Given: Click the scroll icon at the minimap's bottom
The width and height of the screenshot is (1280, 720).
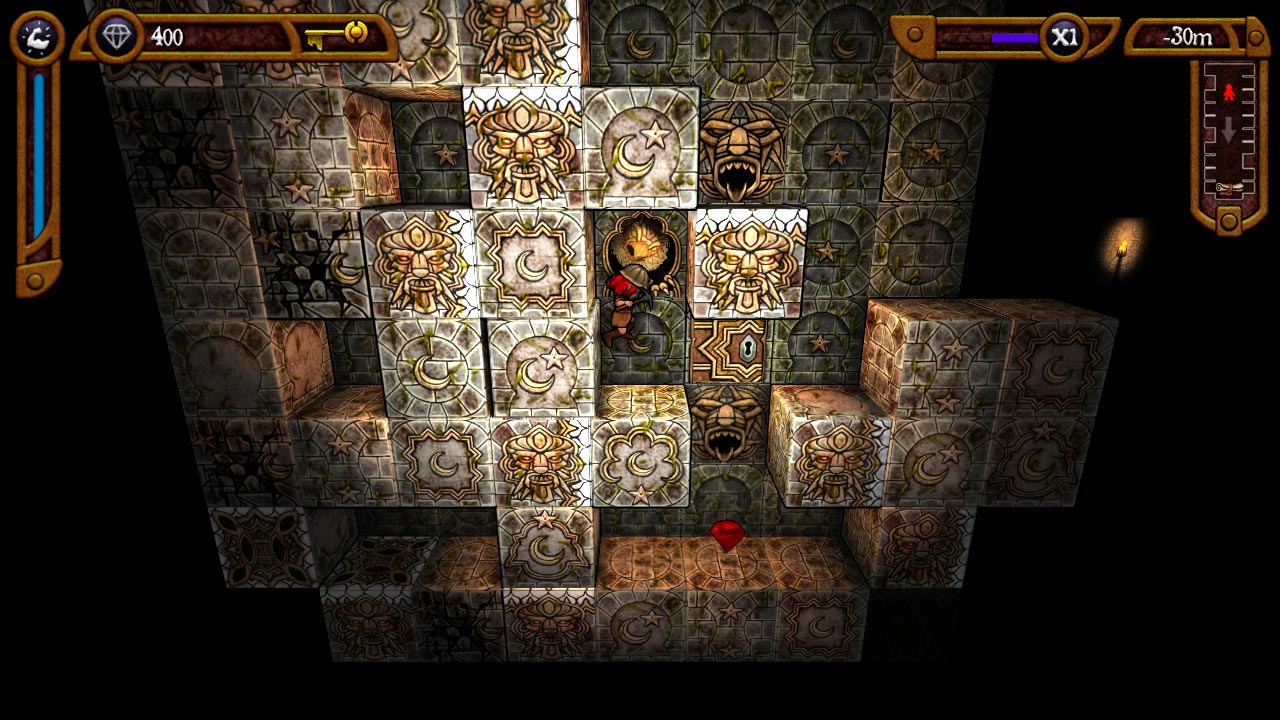Looking at the screenshot, I should click(x=1230, y=187).
